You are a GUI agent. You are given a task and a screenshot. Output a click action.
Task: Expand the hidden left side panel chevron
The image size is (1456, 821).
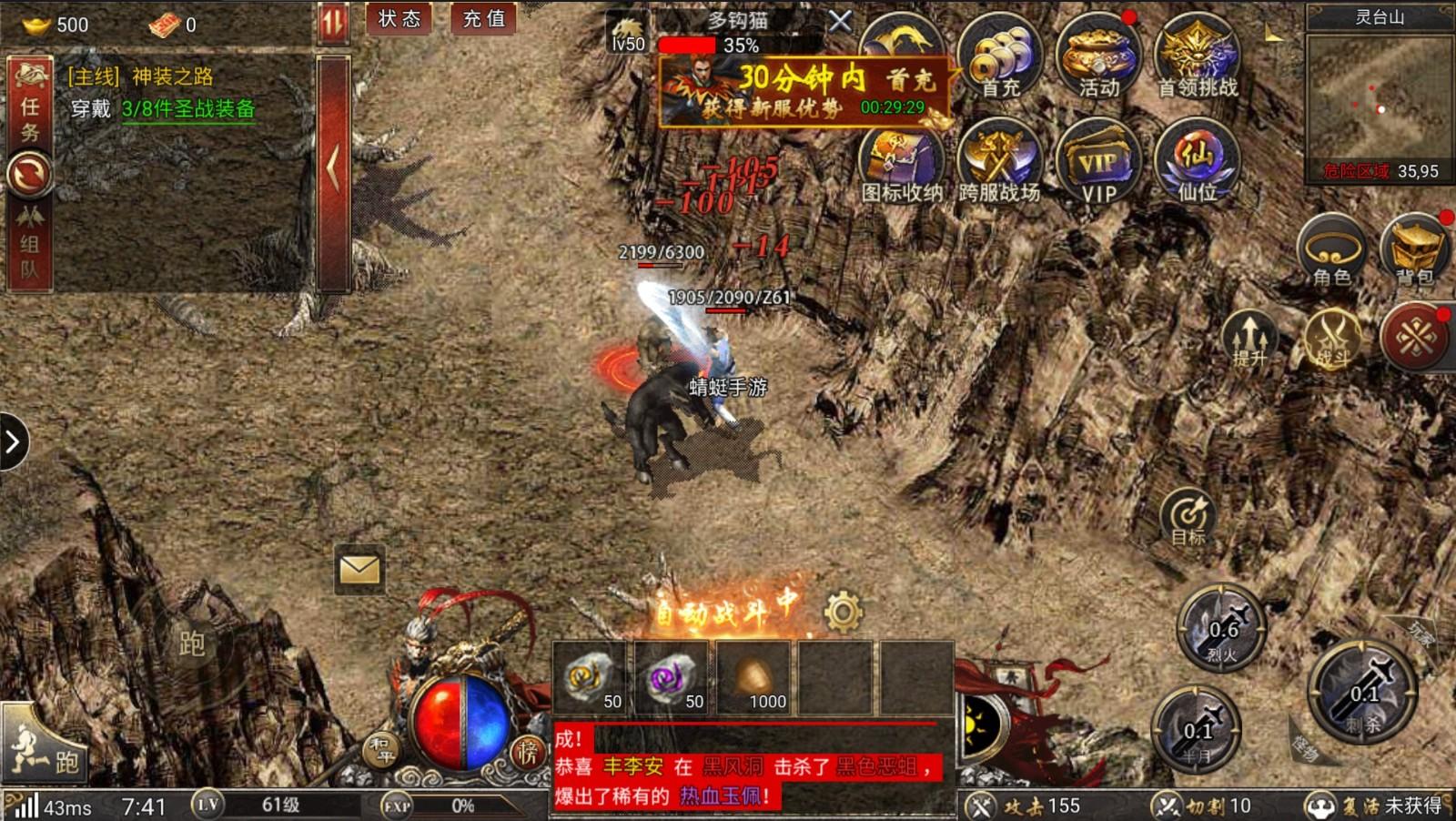[x=13, y=441]
